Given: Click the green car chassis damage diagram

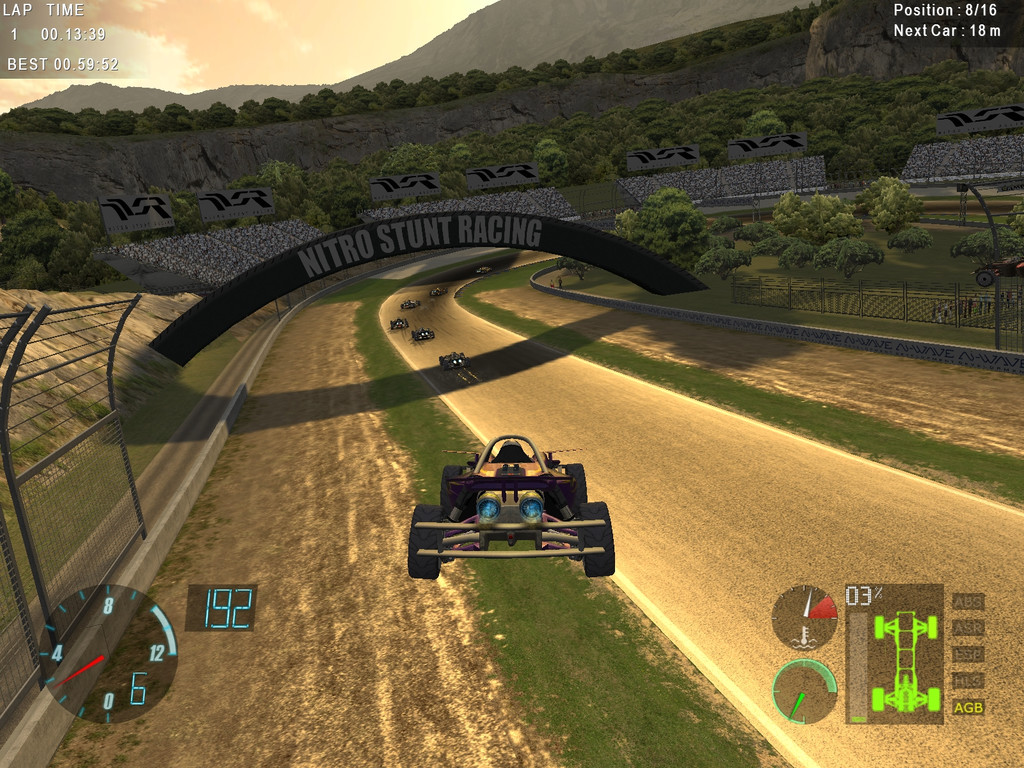Looking at the screenshot, I should point(905,662).
